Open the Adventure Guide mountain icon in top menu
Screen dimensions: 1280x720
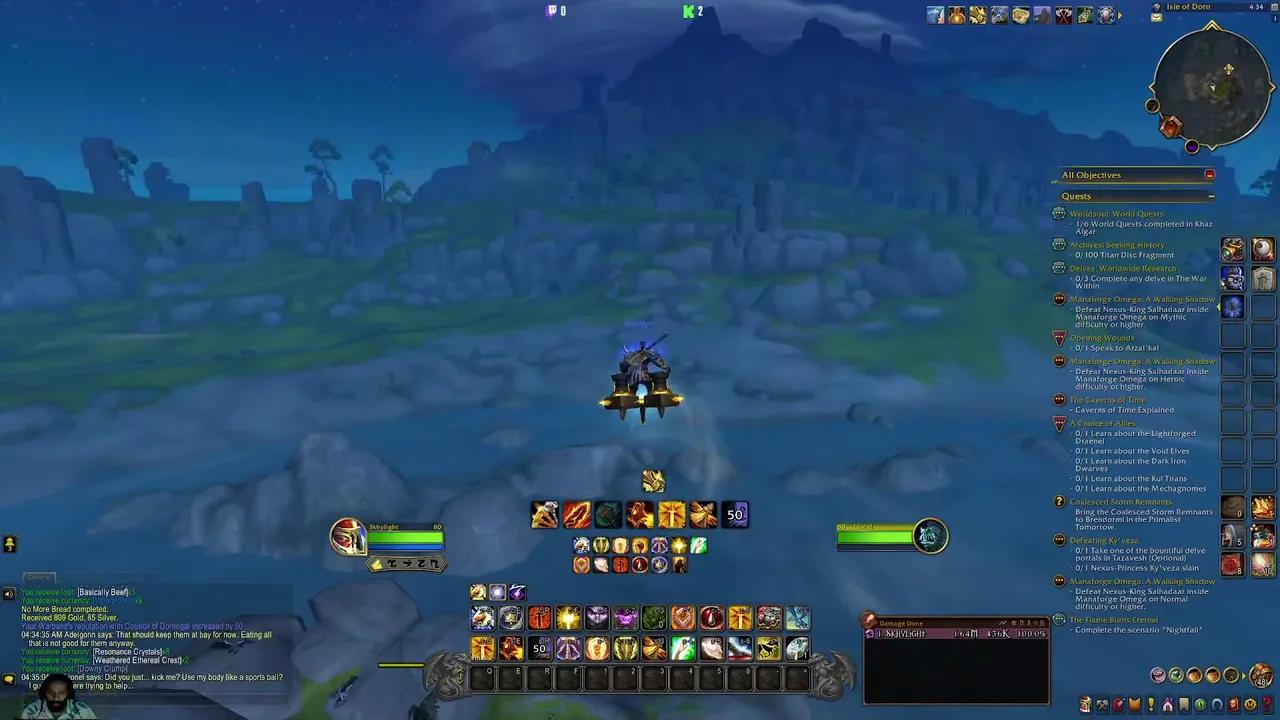click(x=1043, y=15)
